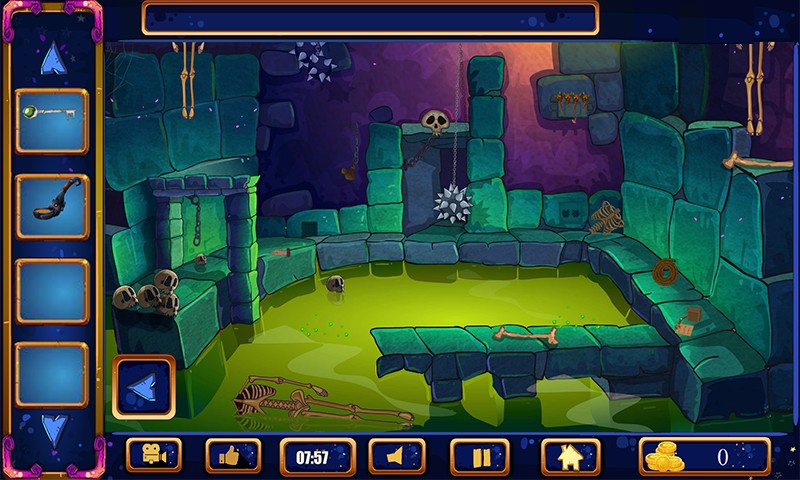
Task: Open the video camera walkthrough button
Action: [x=154, y=456]
